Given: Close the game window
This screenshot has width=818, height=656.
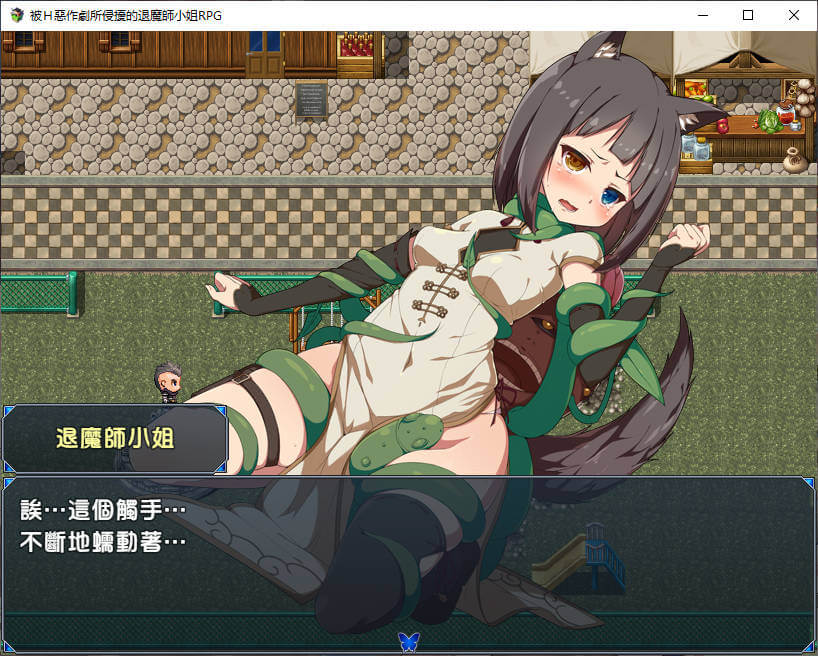Looking at the screenshot, I should (x=794, y=15).
